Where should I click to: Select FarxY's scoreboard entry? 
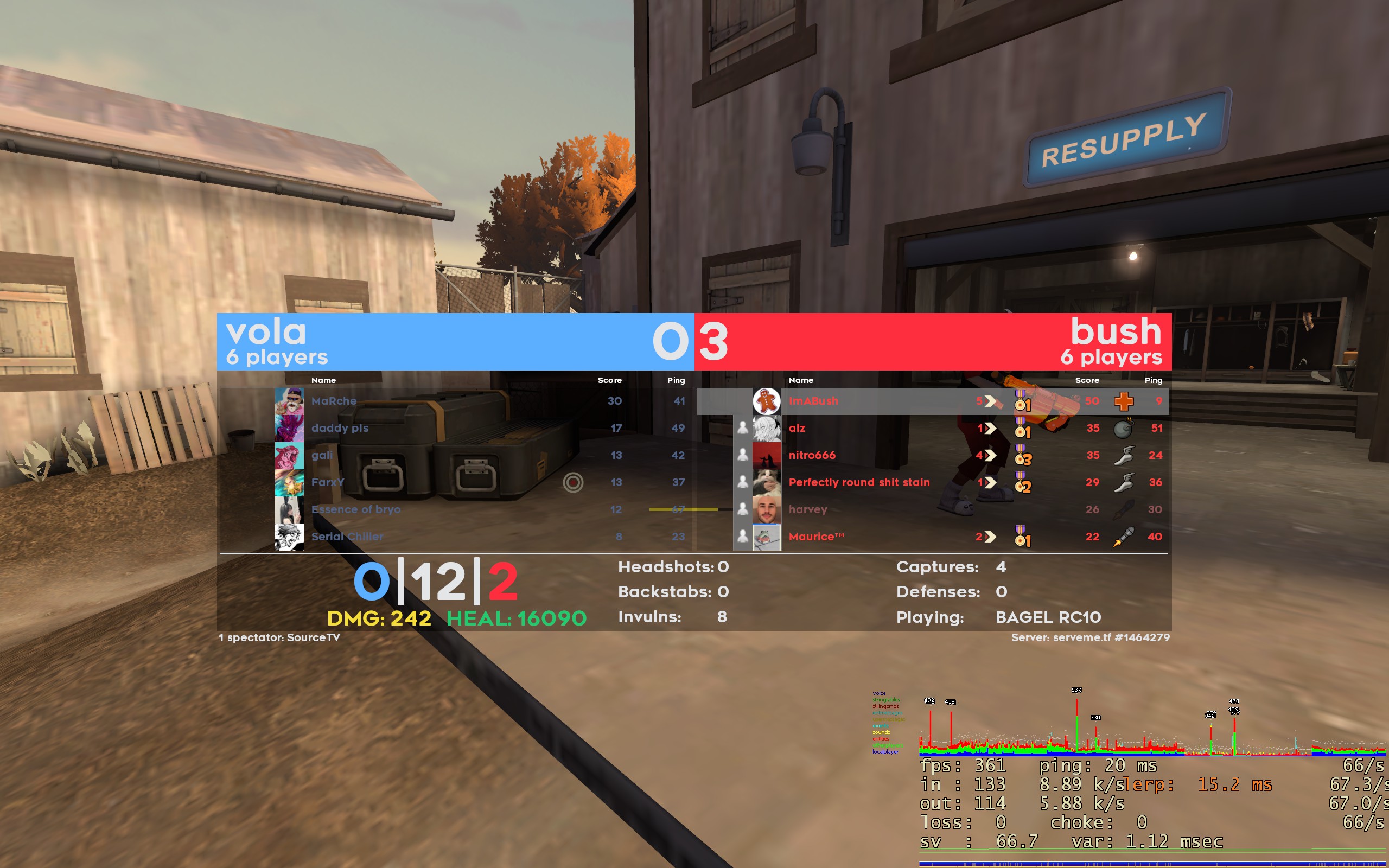coord(328,482)
